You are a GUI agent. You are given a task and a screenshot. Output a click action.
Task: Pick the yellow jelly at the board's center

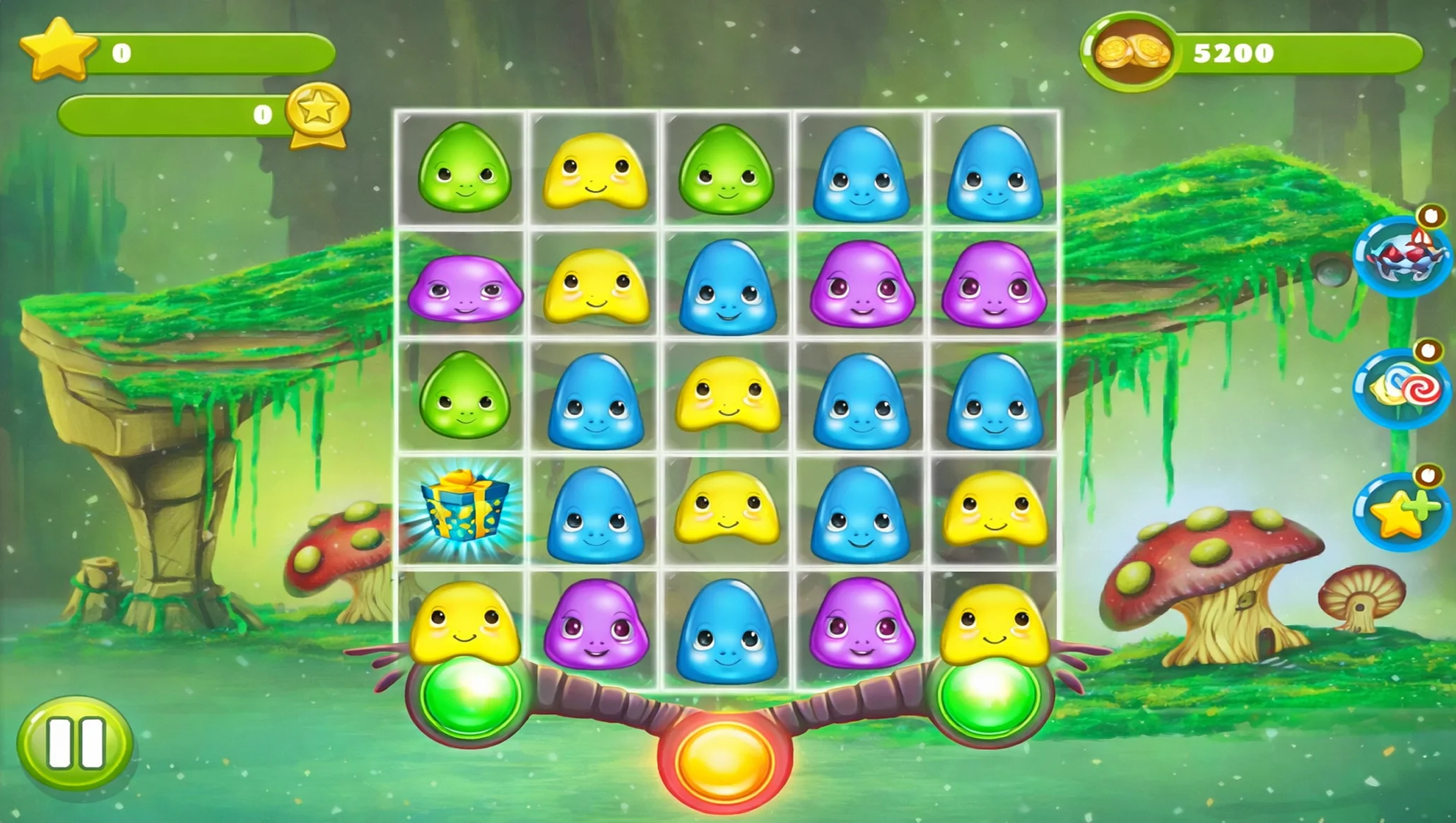click(x=727, y=396)
